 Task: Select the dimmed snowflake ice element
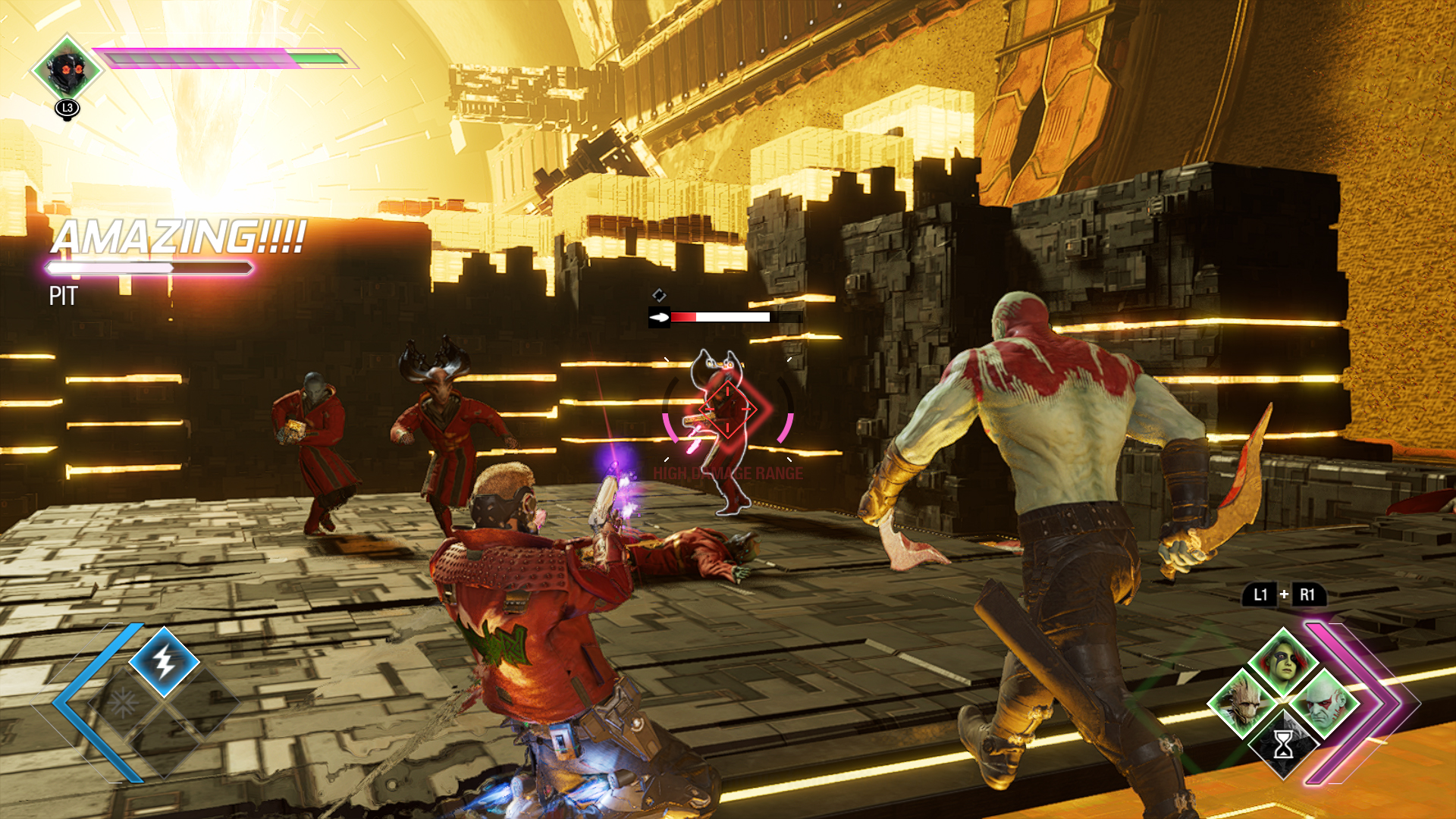click(123, 704)
